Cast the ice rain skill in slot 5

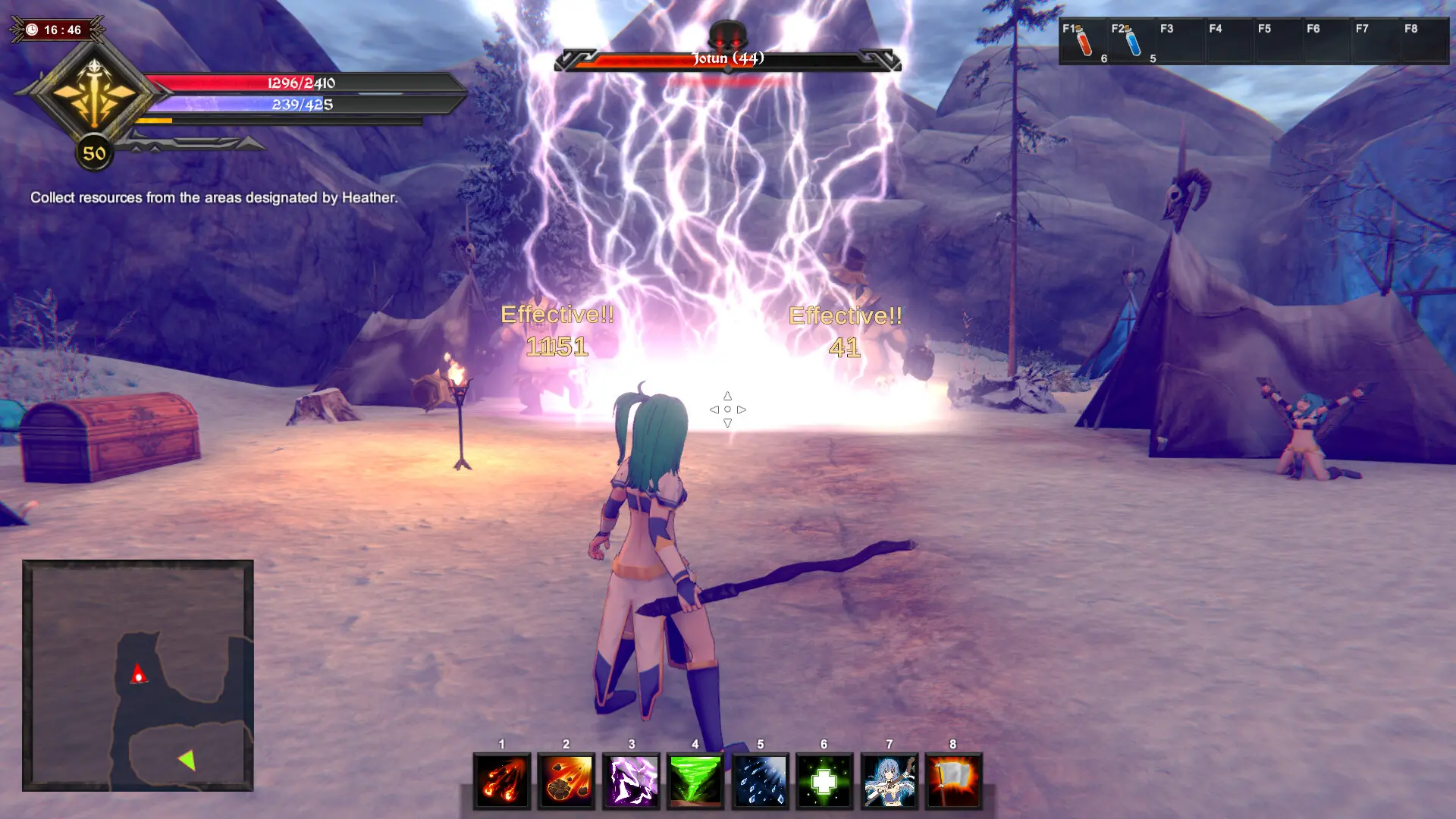tap(761, 781)
